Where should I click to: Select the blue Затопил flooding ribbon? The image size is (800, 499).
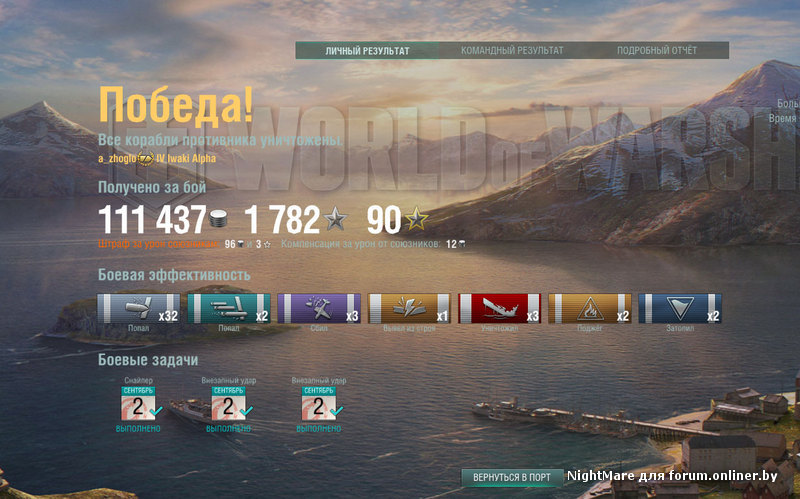tap(679, 308)
